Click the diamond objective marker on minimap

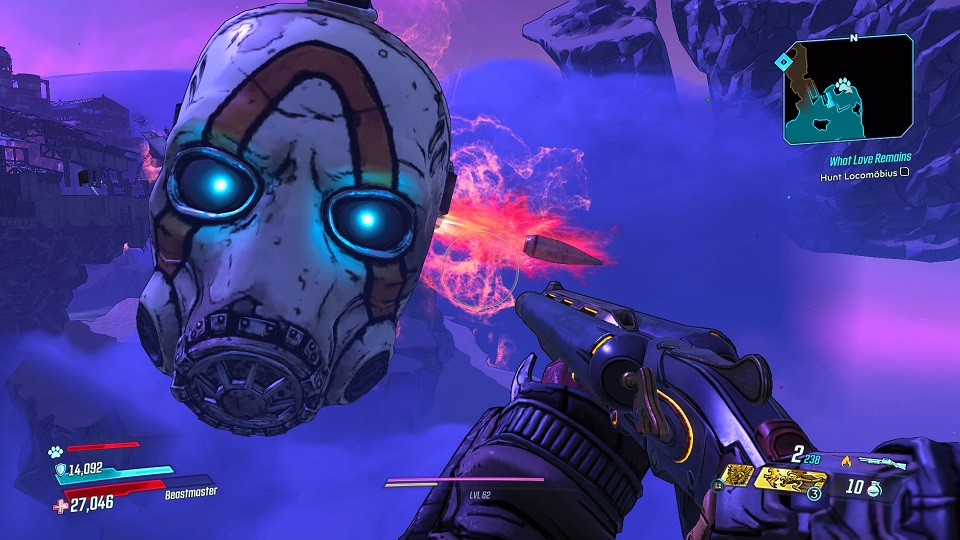784,61
